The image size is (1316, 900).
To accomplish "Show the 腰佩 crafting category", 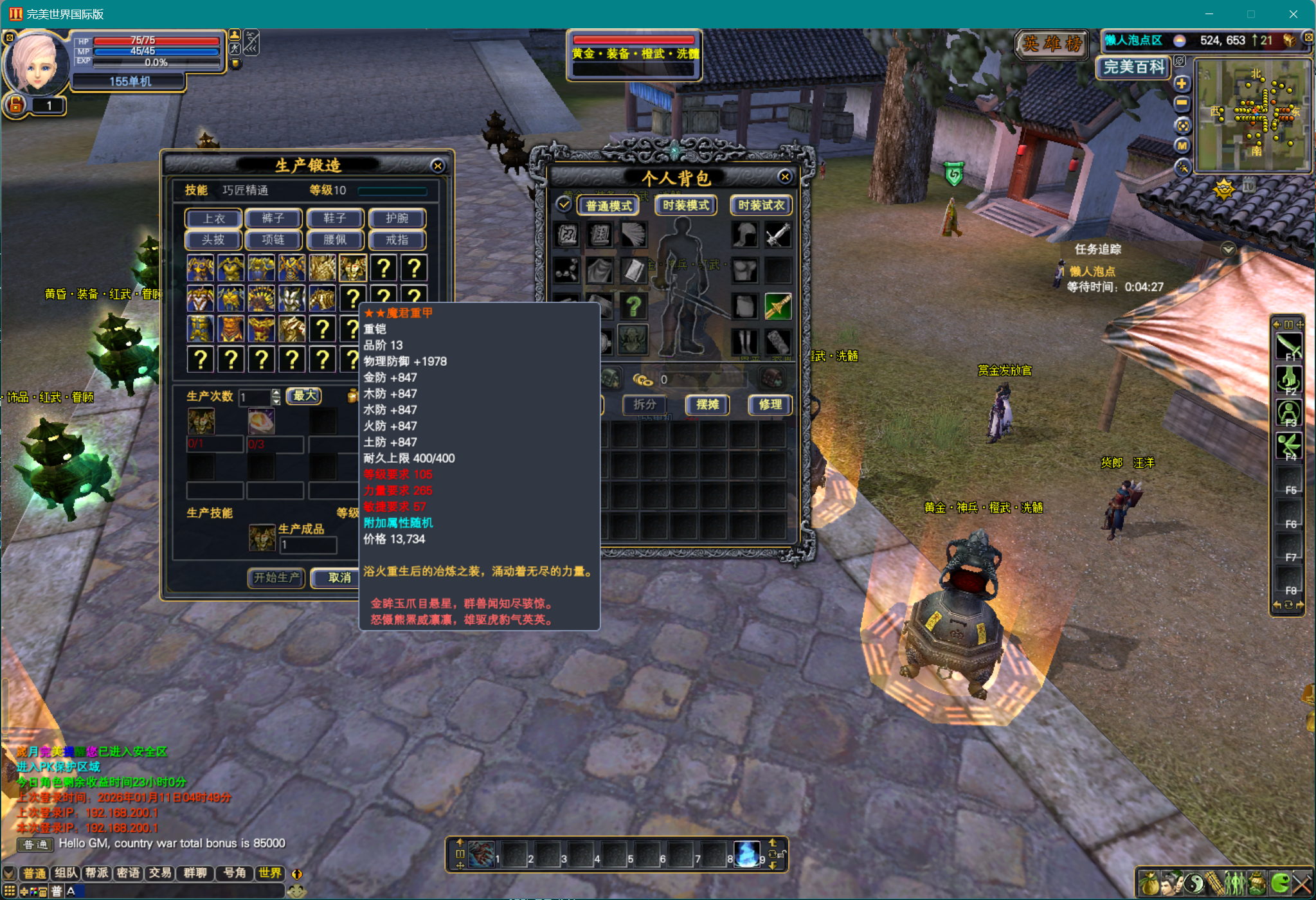I will tap(335, 240).
